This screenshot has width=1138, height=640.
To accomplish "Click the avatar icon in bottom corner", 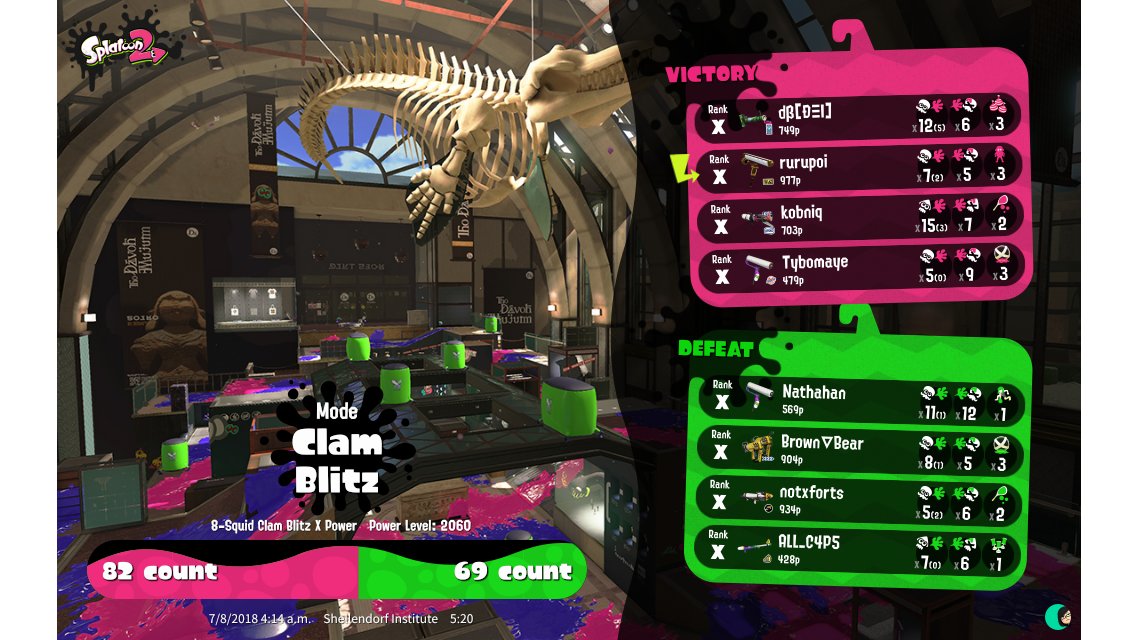I will pyautogui.click(x=1057, y=615).
